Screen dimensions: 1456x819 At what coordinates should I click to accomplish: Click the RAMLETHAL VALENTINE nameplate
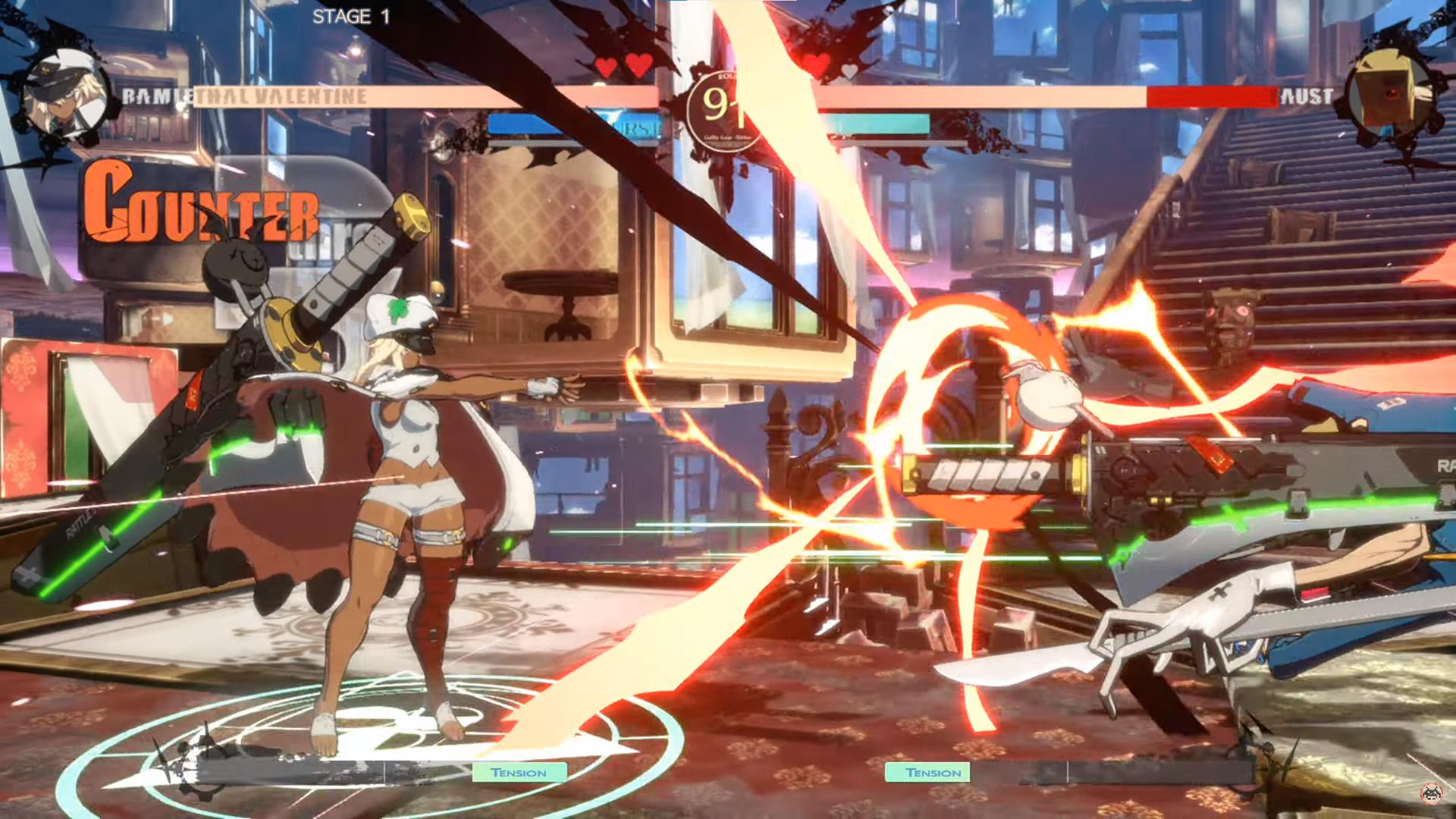[x=243, y=96]
